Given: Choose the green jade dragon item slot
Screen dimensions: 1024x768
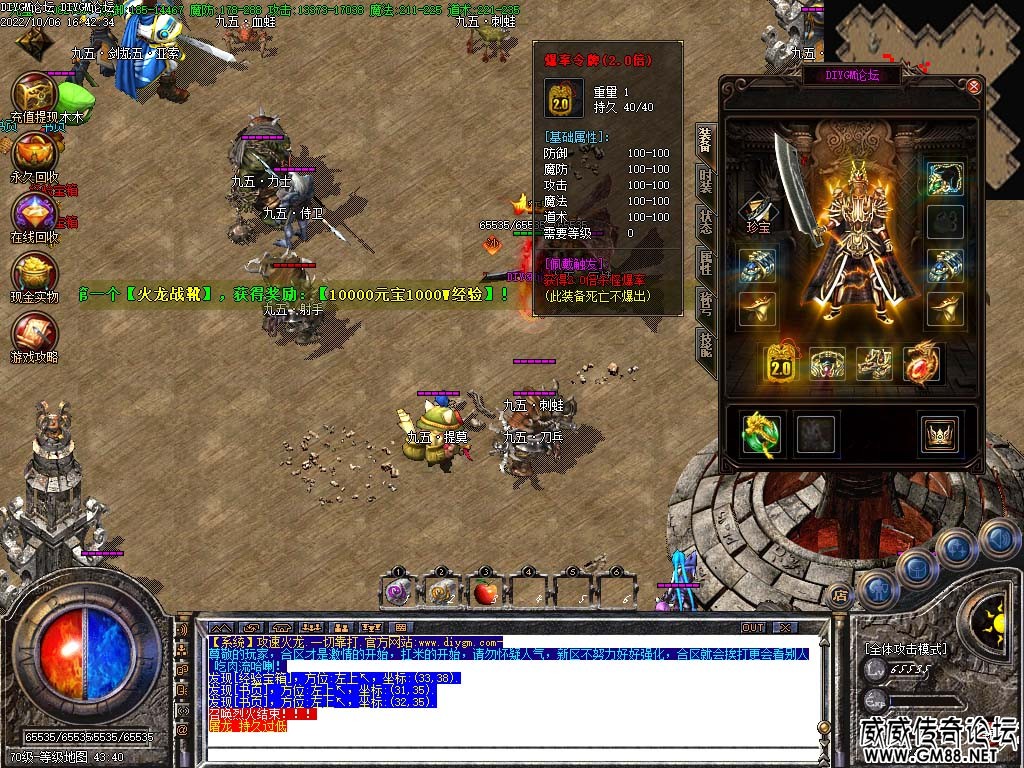Looking at the screenshot, I should click(x=759, y=432).
